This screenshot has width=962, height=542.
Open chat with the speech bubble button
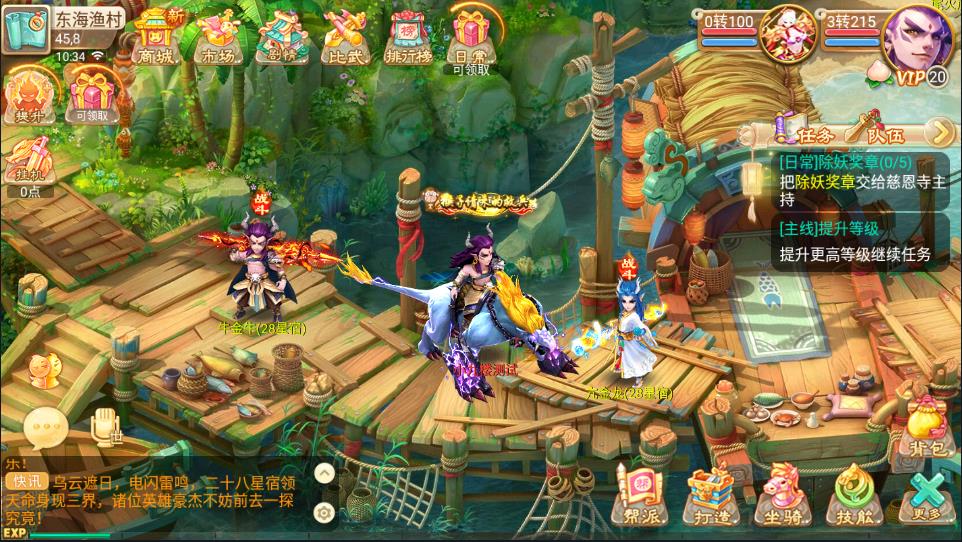point(45,430)
